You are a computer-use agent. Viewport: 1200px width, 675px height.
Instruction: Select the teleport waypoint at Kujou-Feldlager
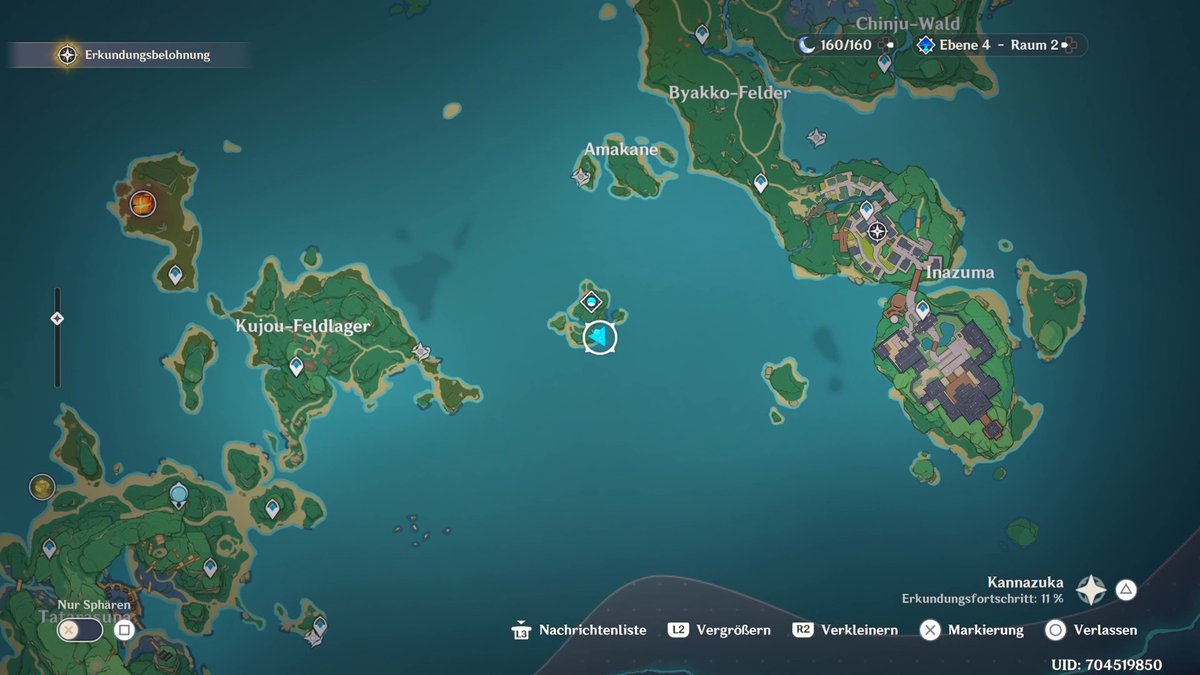pyautogui.click(x=296, y=366)
